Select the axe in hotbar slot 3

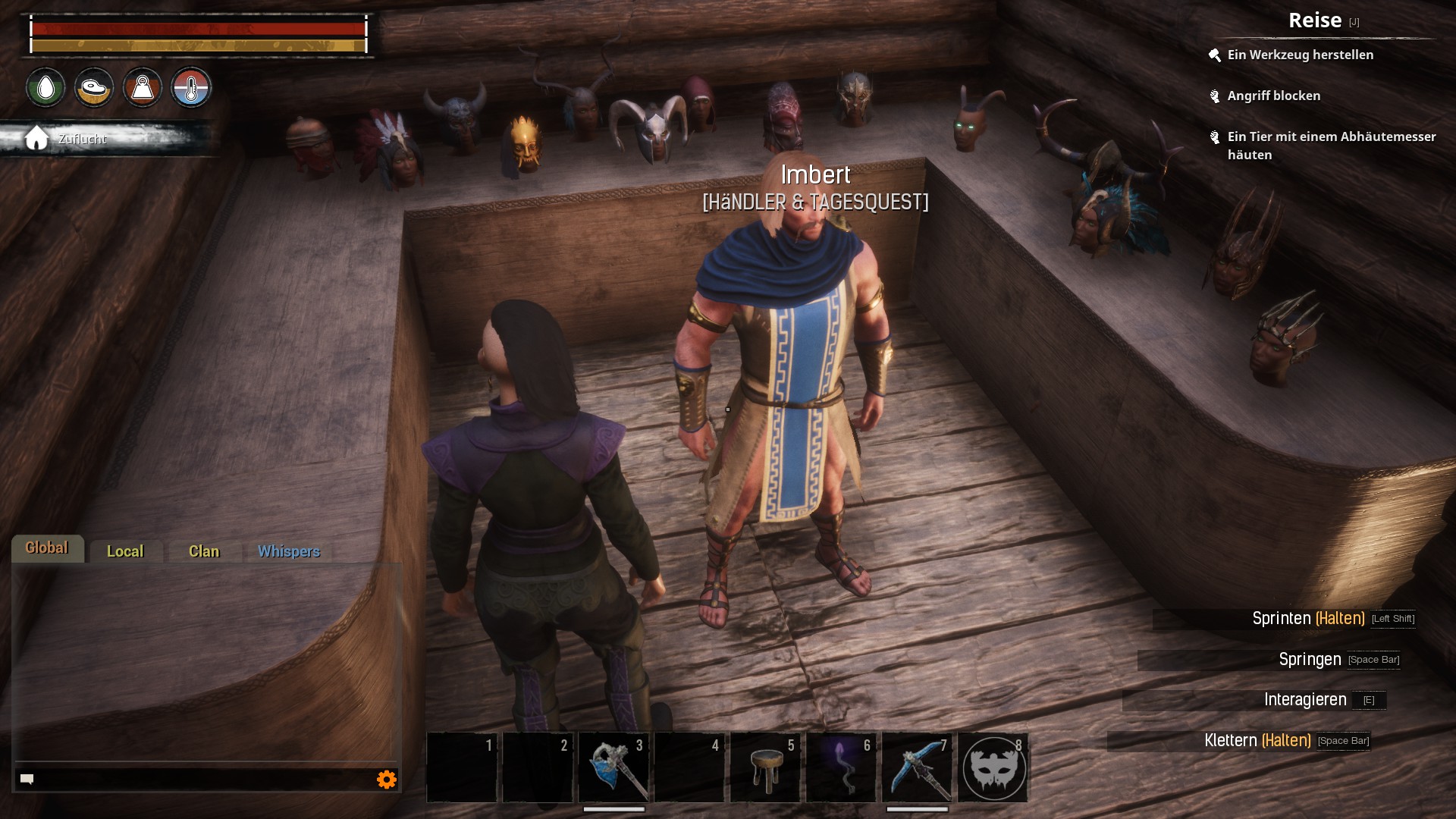[x=613, y=767]
